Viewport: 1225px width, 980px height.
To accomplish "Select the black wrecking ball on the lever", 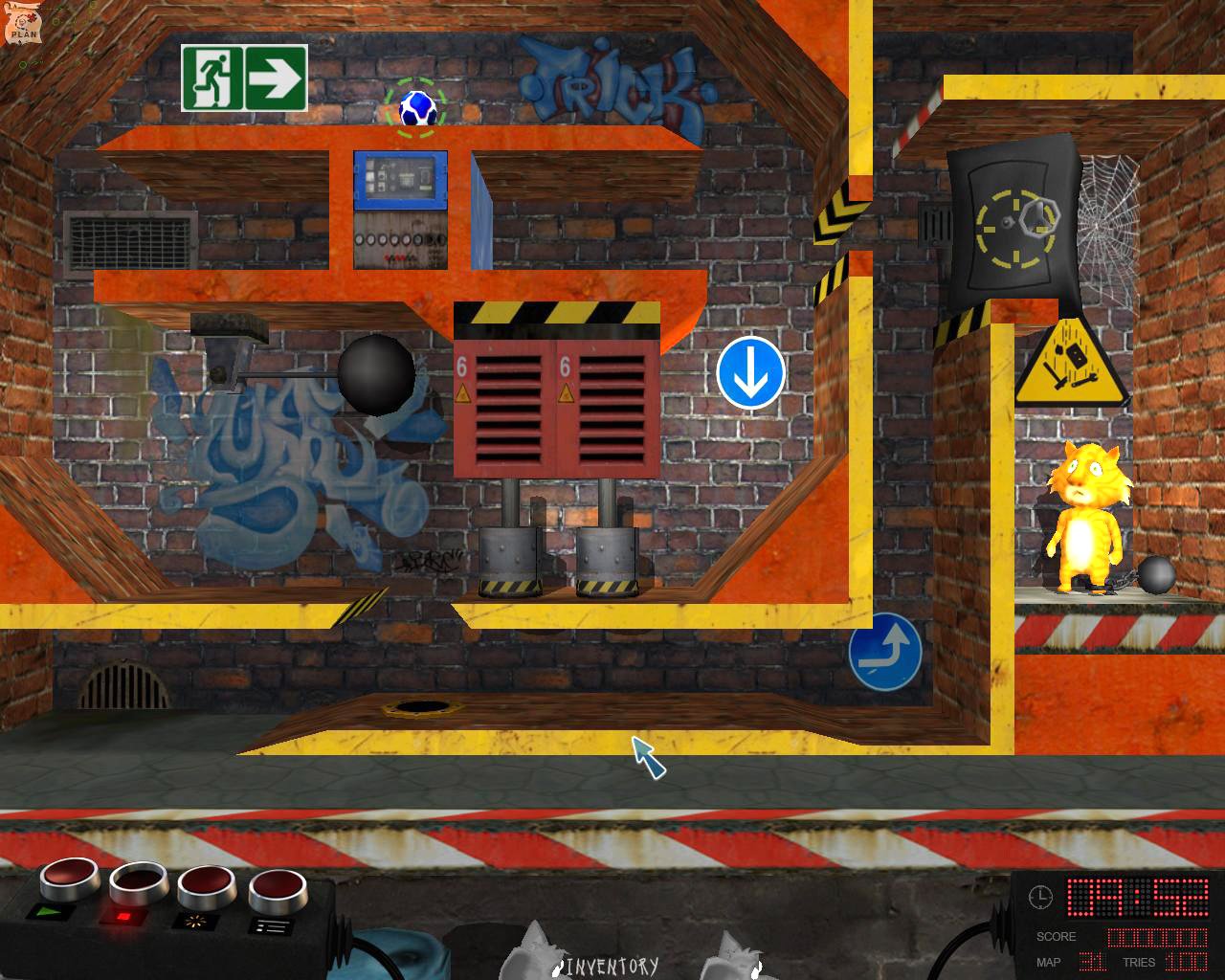I will coord(373,376).
